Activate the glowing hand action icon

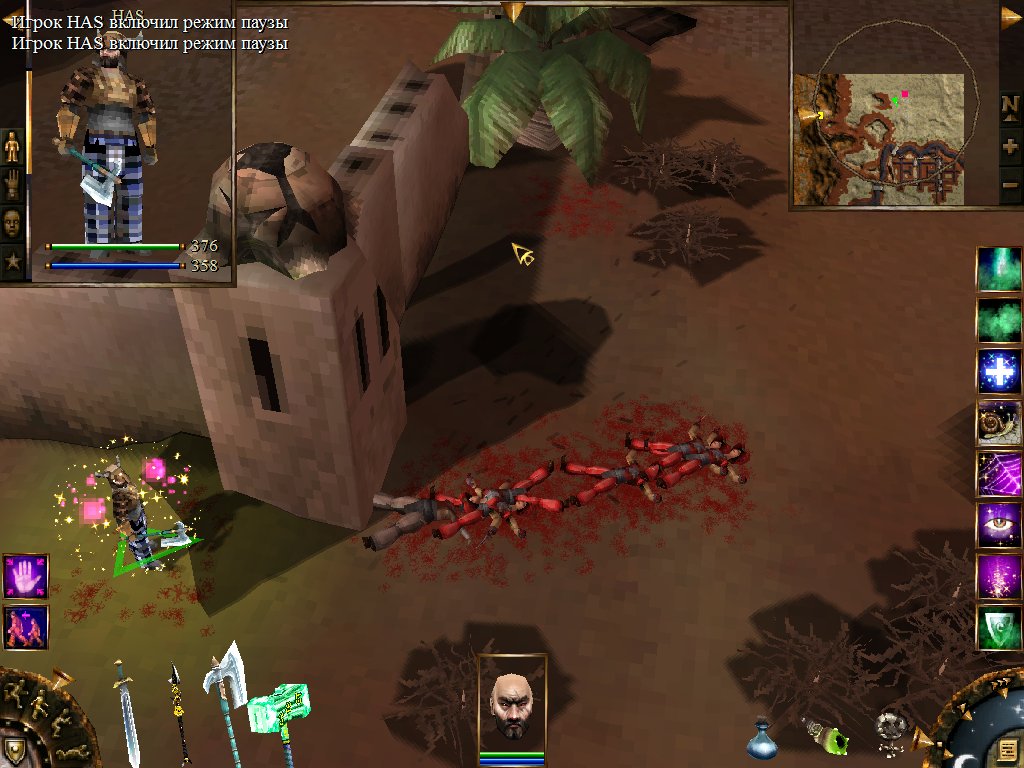click(x=25, y=577)
